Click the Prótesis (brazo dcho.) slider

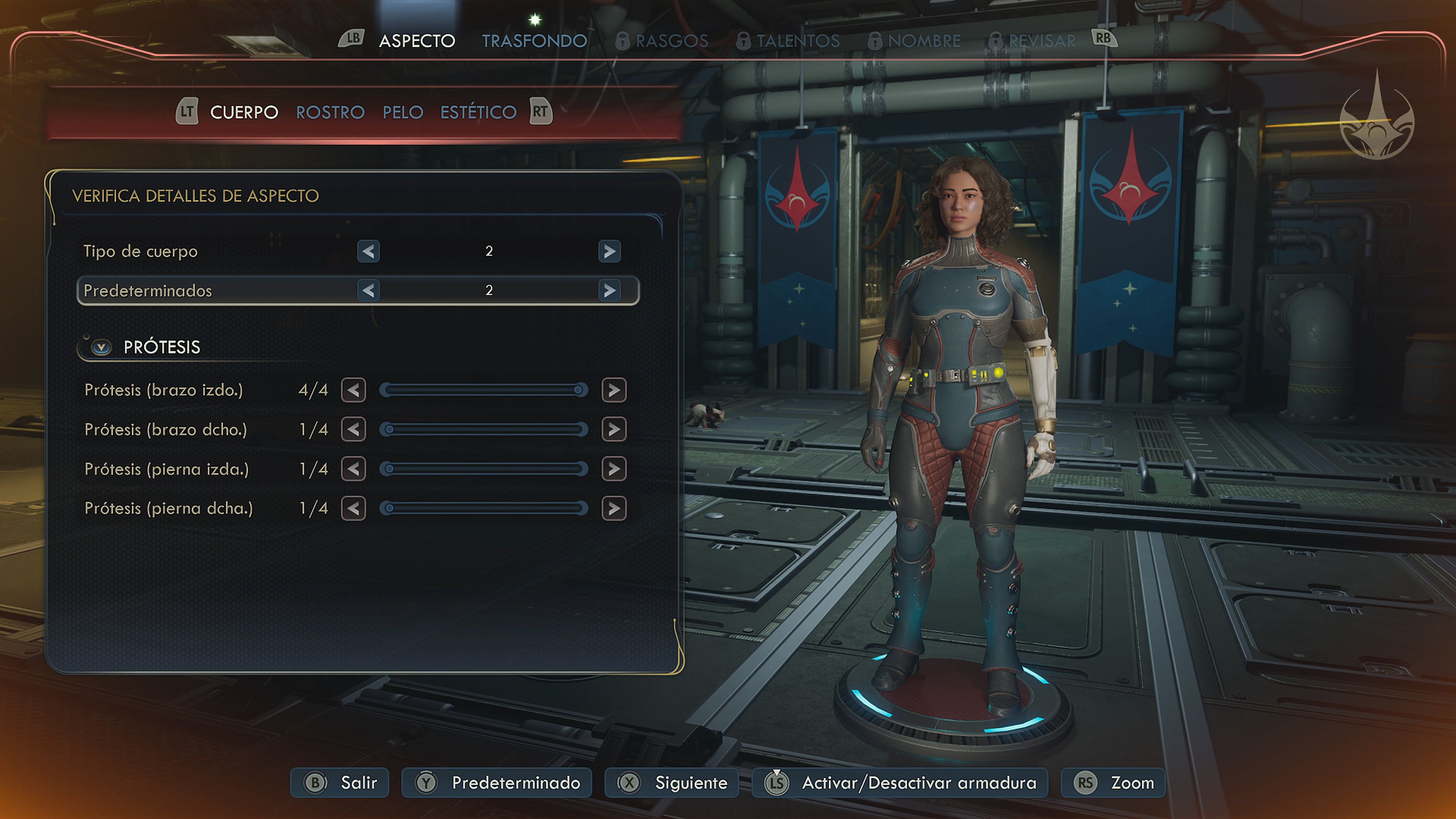coord(483,430)
